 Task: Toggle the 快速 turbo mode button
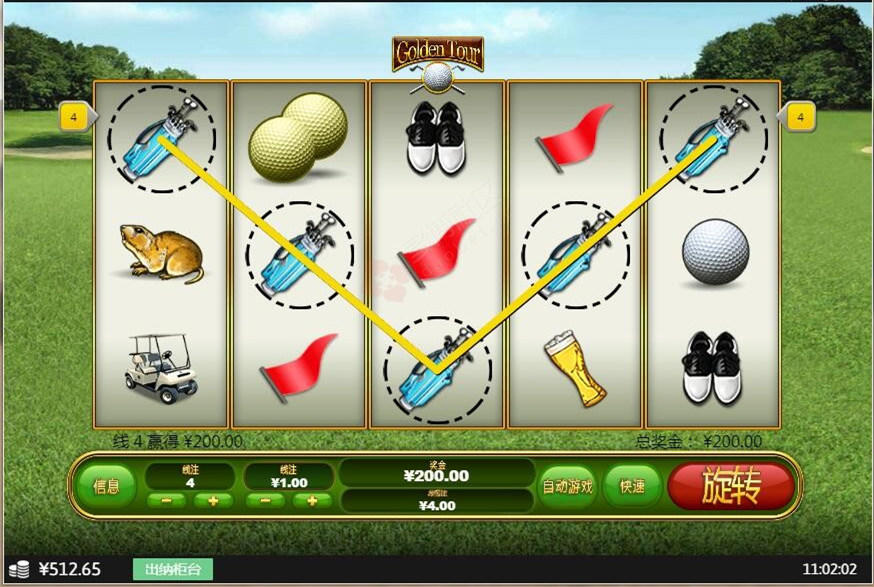(x=631, y=487)
